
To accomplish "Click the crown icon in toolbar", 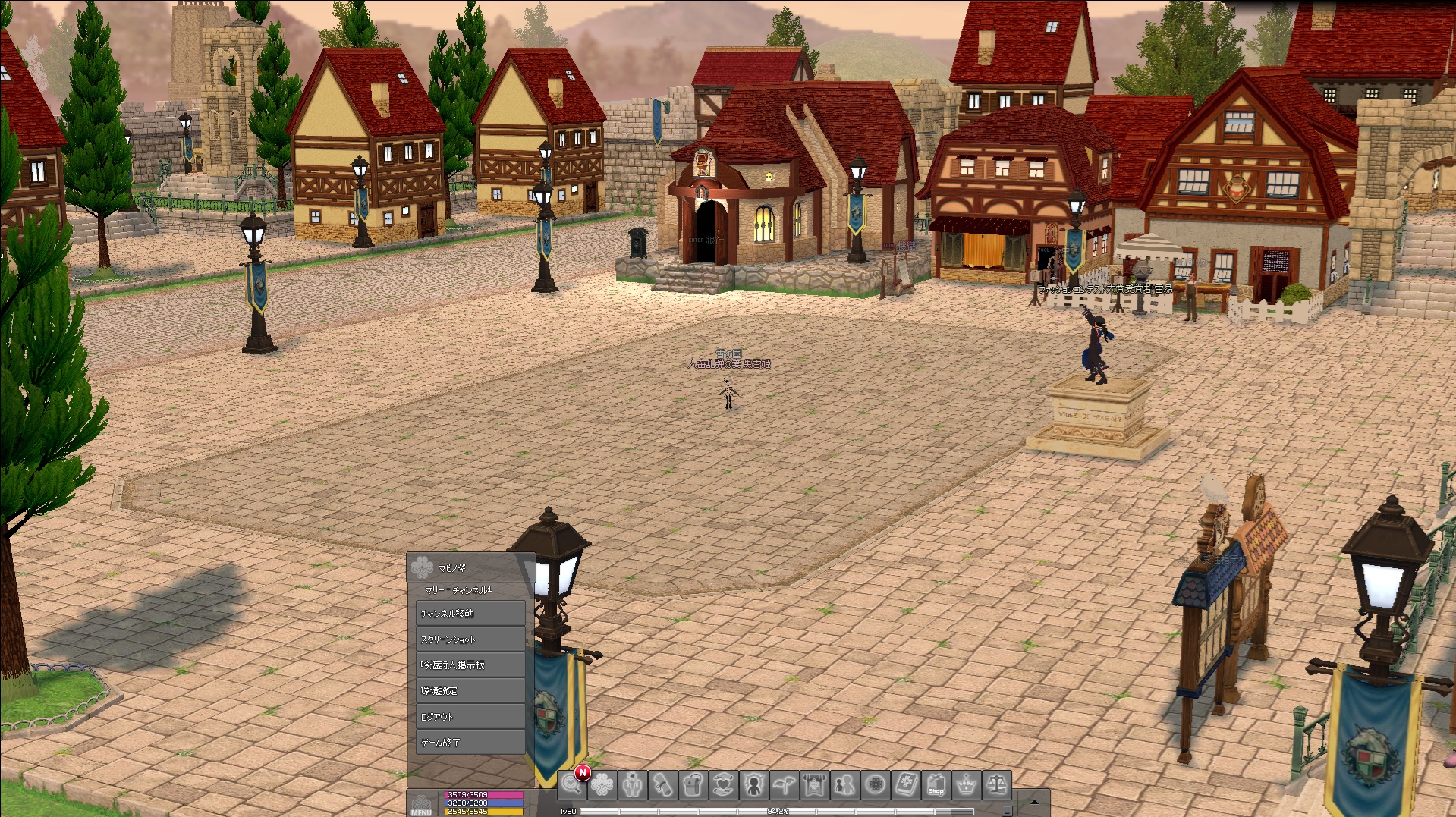I will point(966,784).
